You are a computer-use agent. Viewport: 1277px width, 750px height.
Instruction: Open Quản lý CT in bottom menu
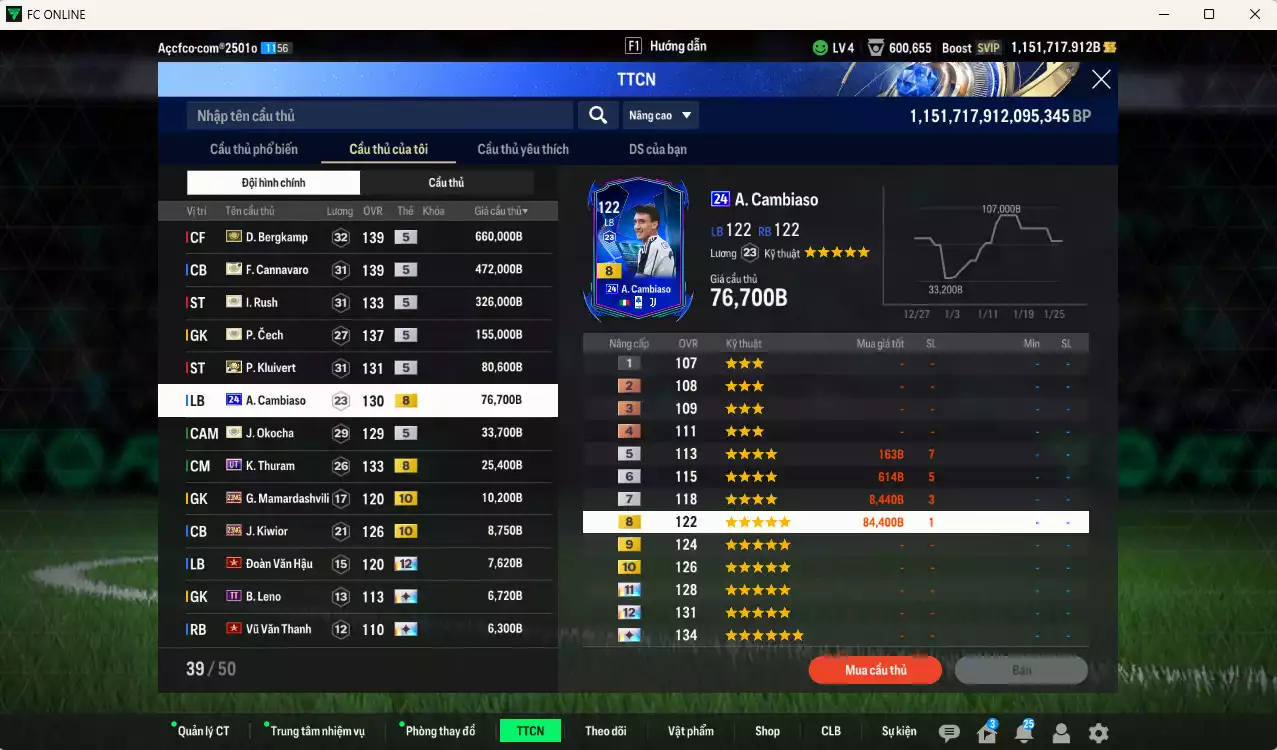(x=203, y=731)
